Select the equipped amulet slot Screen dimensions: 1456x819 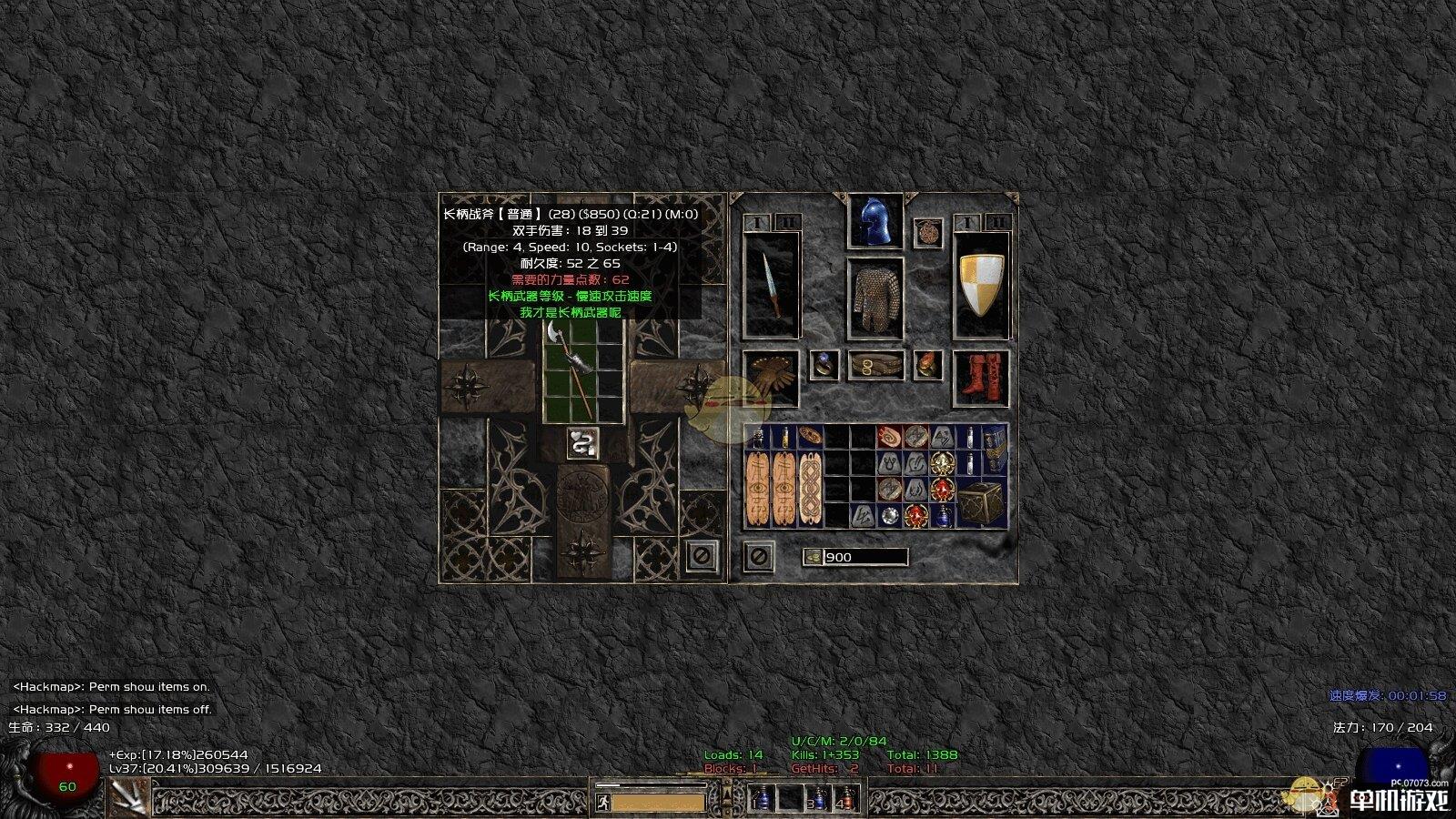[927, 233]
